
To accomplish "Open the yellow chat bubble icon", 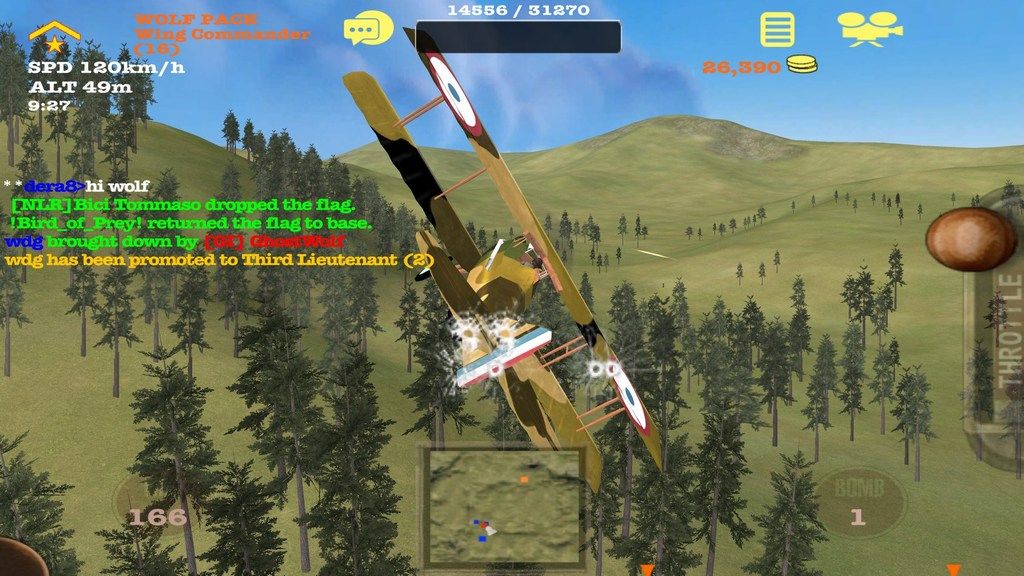I will (368, 29).
